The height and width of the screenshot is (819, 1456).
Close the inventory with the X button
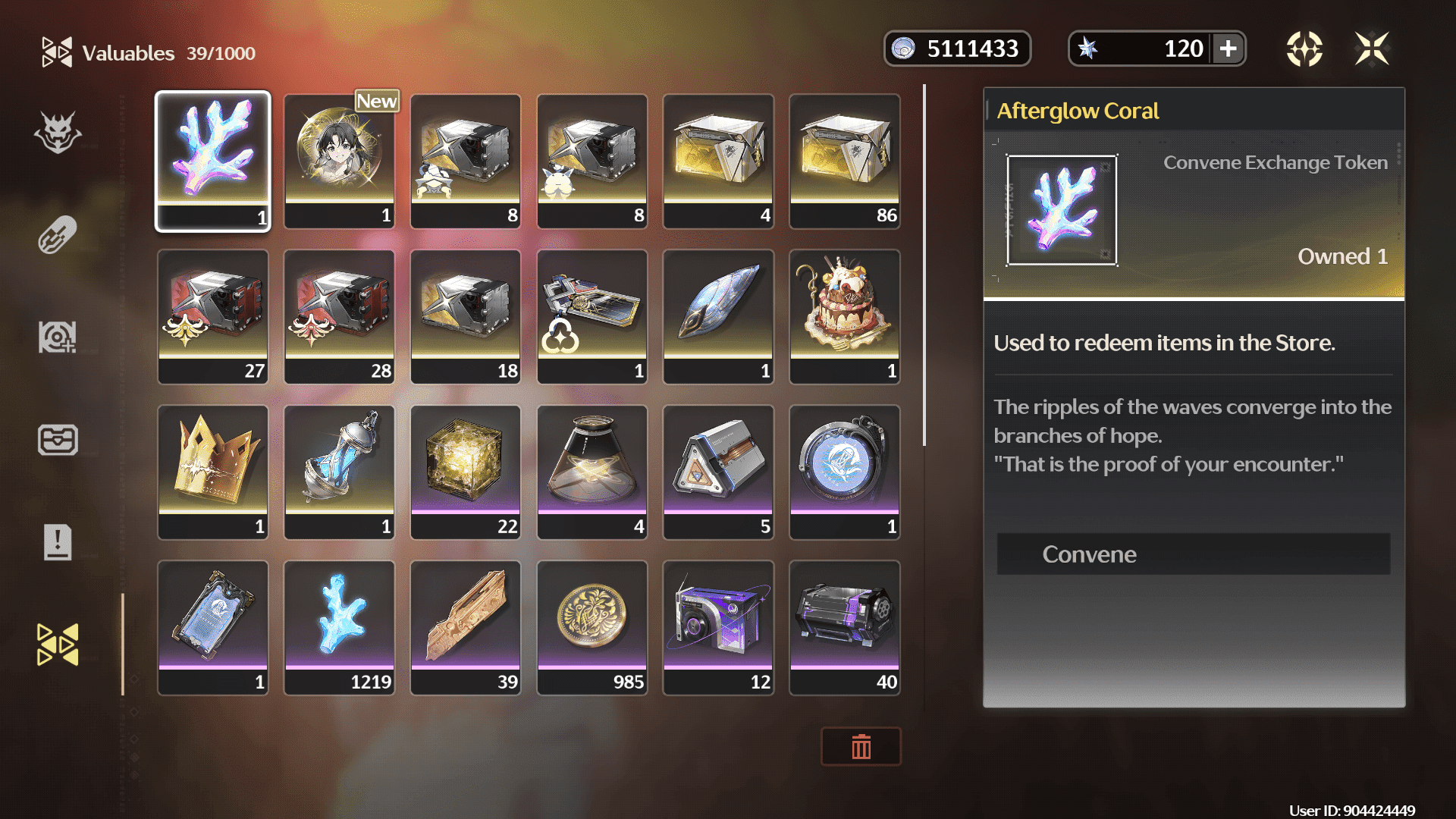[1372, 49]
